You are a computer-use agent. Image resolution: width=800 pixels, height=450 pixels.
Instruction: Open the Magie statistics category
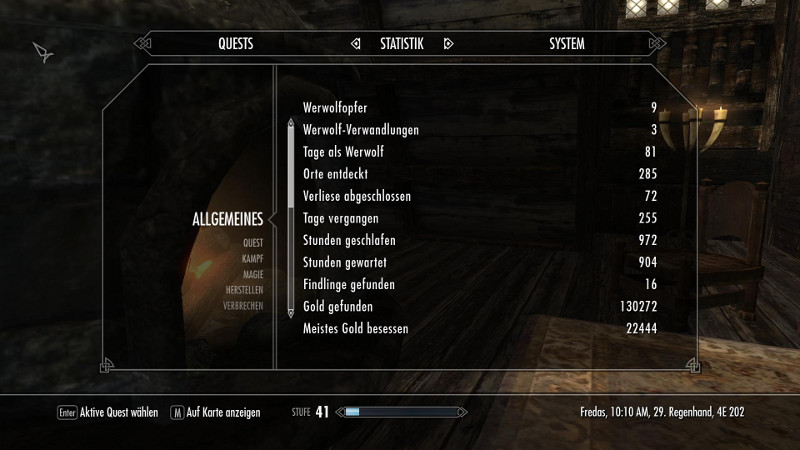pyautogui.click(x=252, y=274)
